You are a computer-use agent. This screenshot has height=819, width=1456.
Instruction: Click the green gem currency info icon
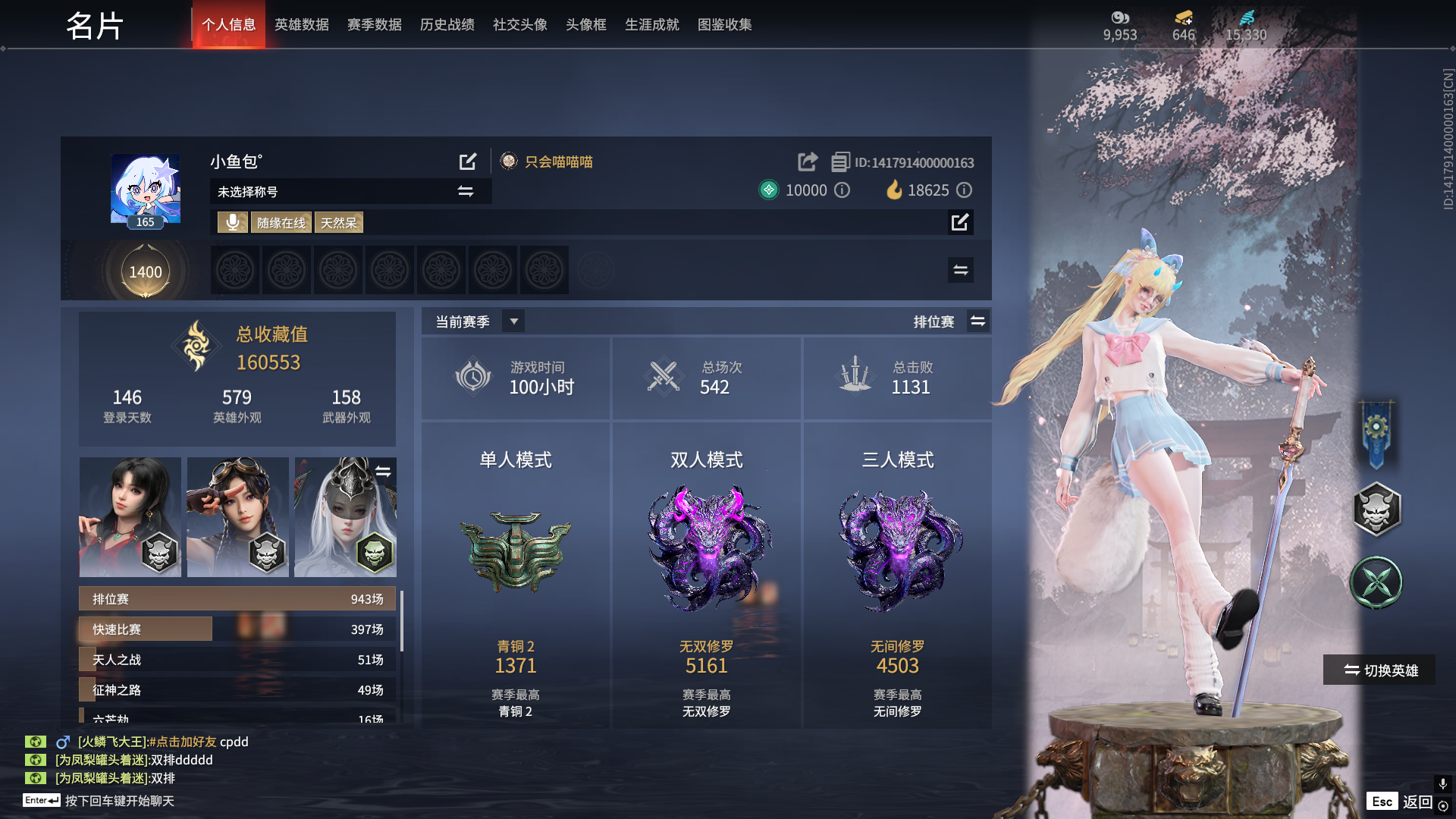click(842, 190)
